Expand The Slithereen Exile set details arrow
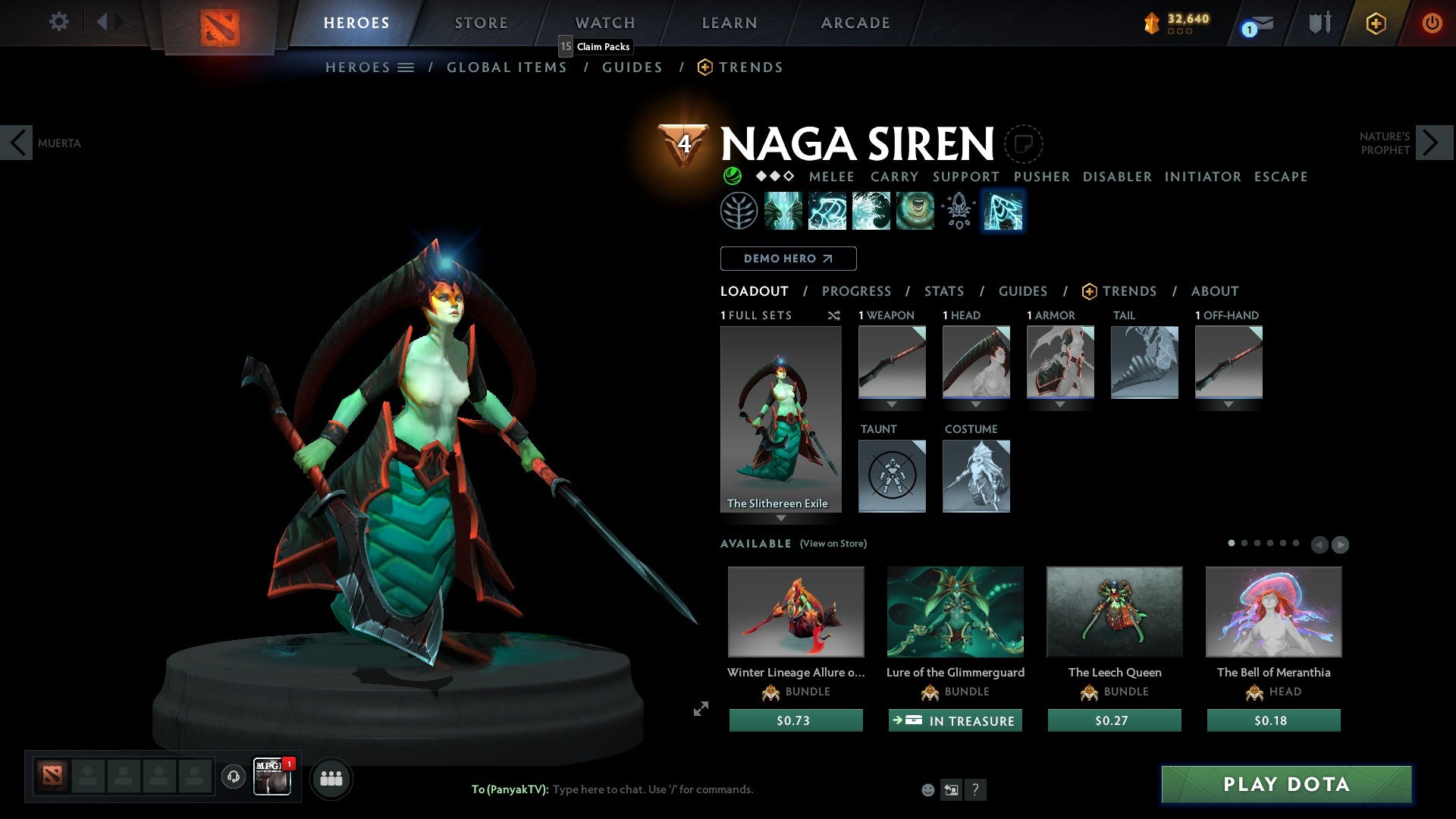1456x819 pixels. point(781,519)
